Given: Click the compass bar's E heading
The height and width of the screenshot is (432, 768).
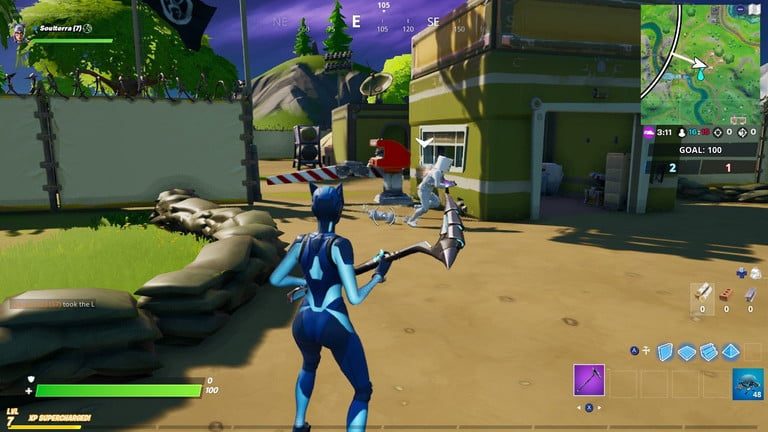Looking at the screenshot, I should pyautogui.click(x=355, y=20).
